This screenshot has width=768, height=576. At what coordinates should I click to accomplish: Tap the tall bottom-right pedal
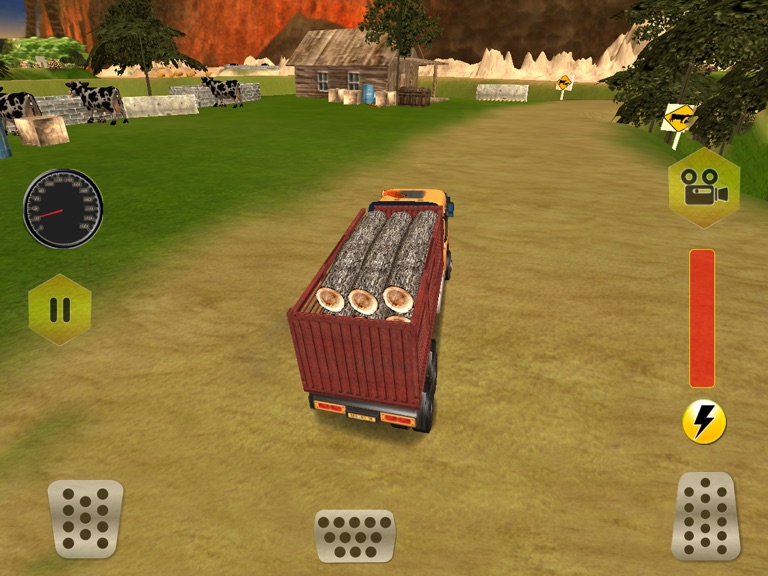(706, 516)
